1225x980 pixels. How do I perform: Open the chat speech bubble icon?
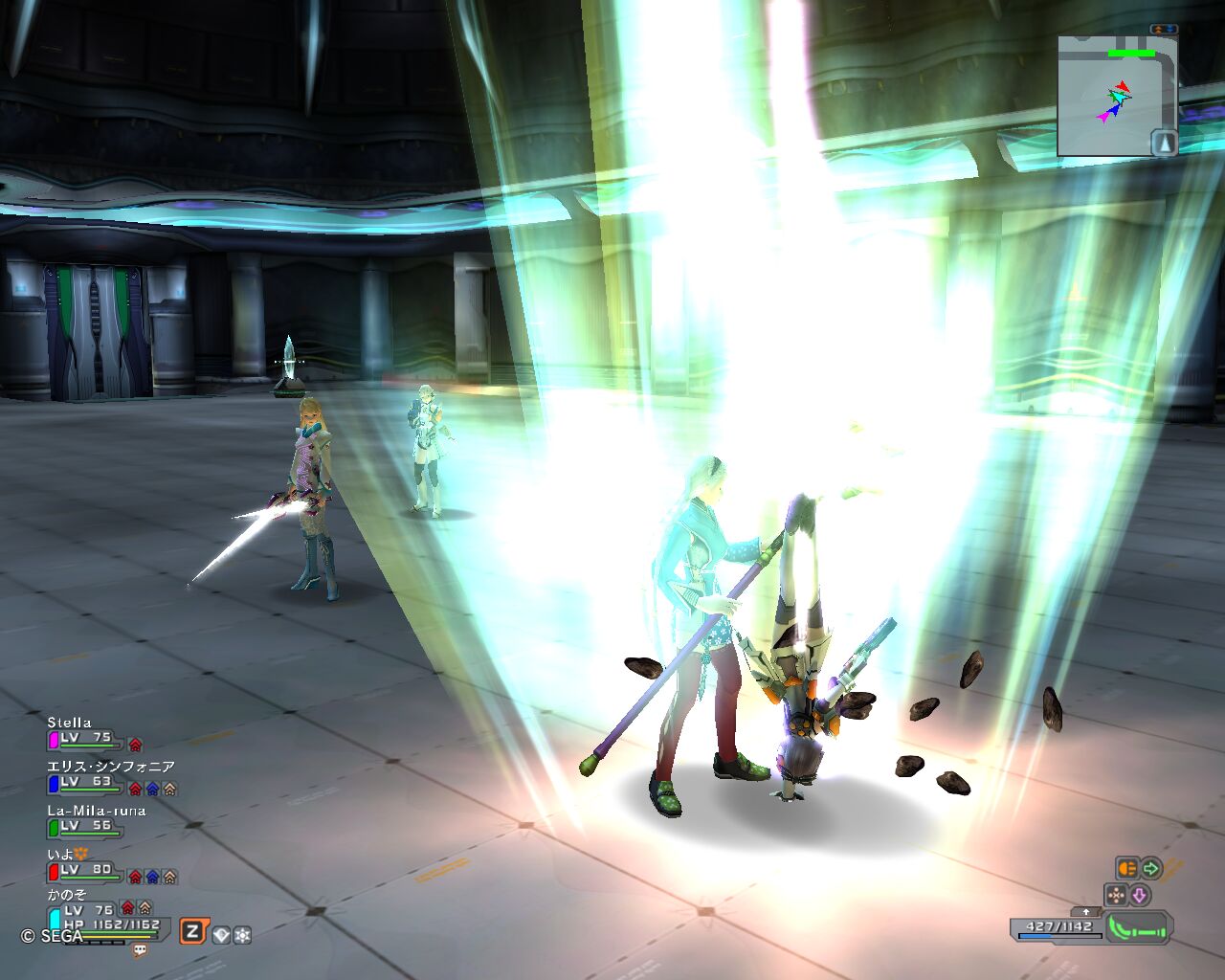[141, 950]
